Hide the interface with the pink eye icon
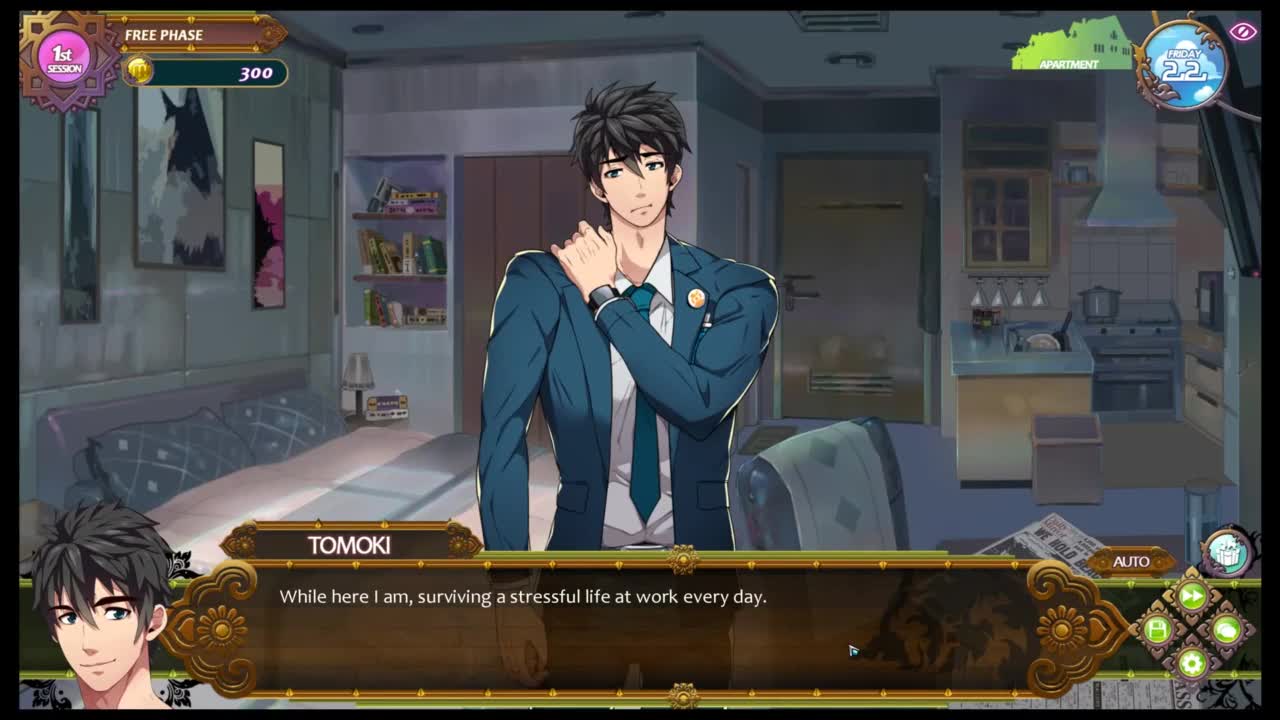Image resolution: width=1280 pixels, height=720 pixels. 1243,31
